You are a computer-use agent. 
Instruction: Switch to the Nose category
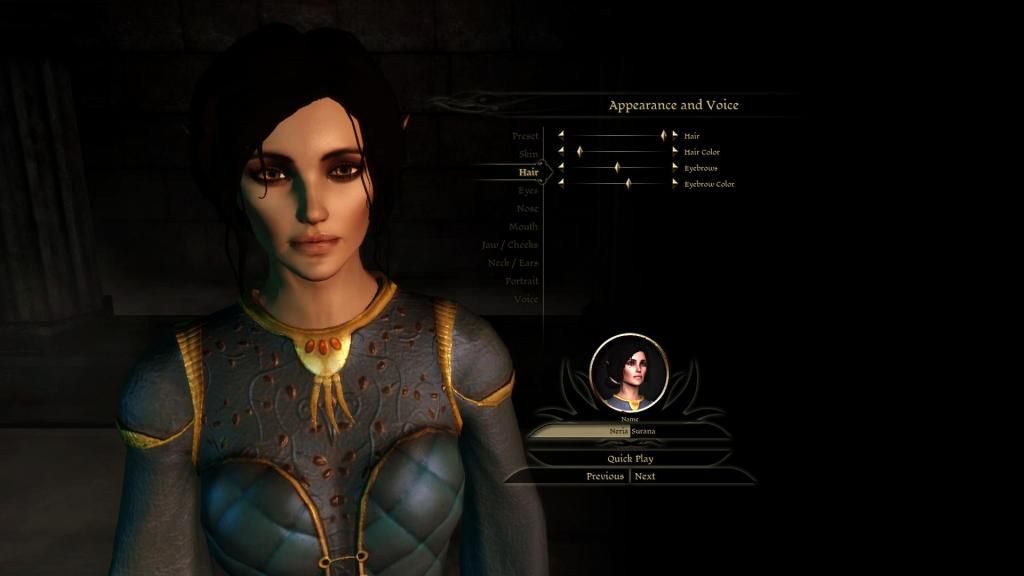point(527,208)
